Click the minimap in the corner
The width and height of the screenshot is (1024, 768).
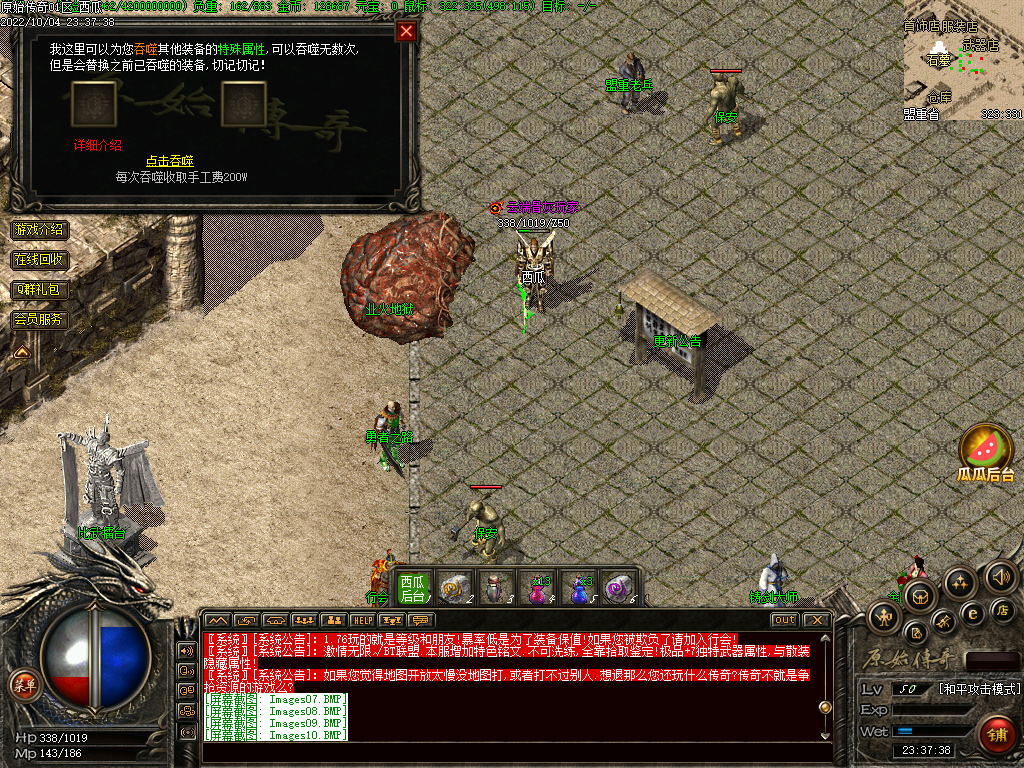(963, 70)
